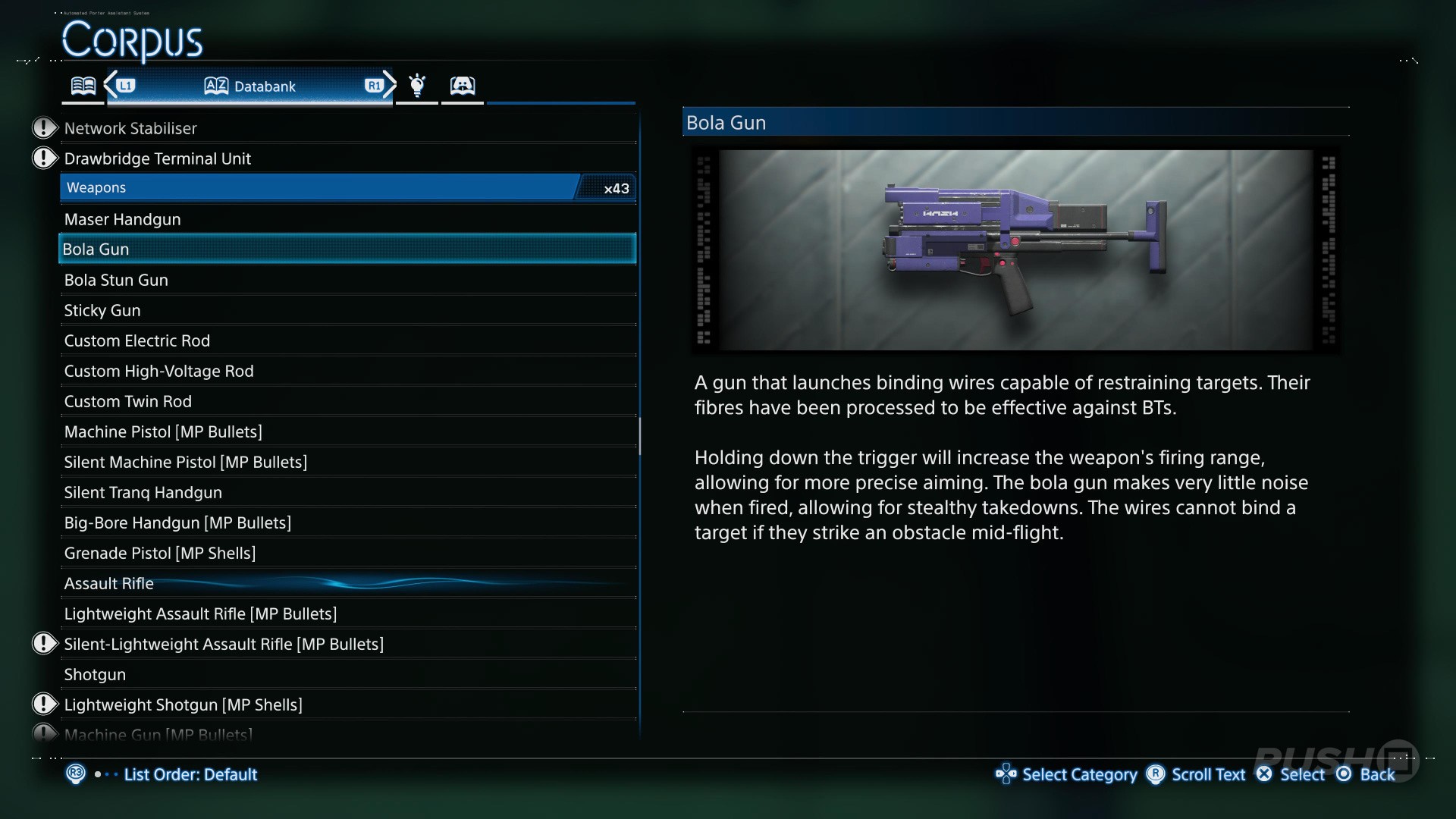The width and height of the screenshot is (1456, 819).
Task: Select the Silent Tranq Handgun entry
Action: coord(143,492)
